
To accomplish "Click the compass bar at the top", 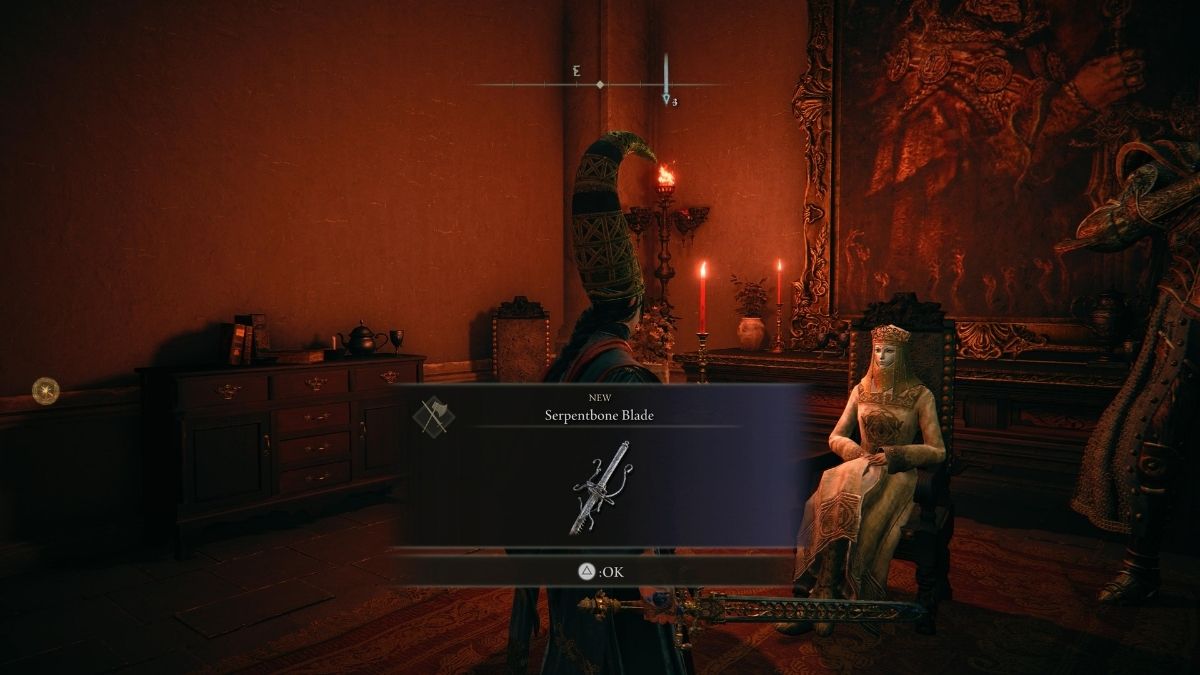I will pos(598,85).
